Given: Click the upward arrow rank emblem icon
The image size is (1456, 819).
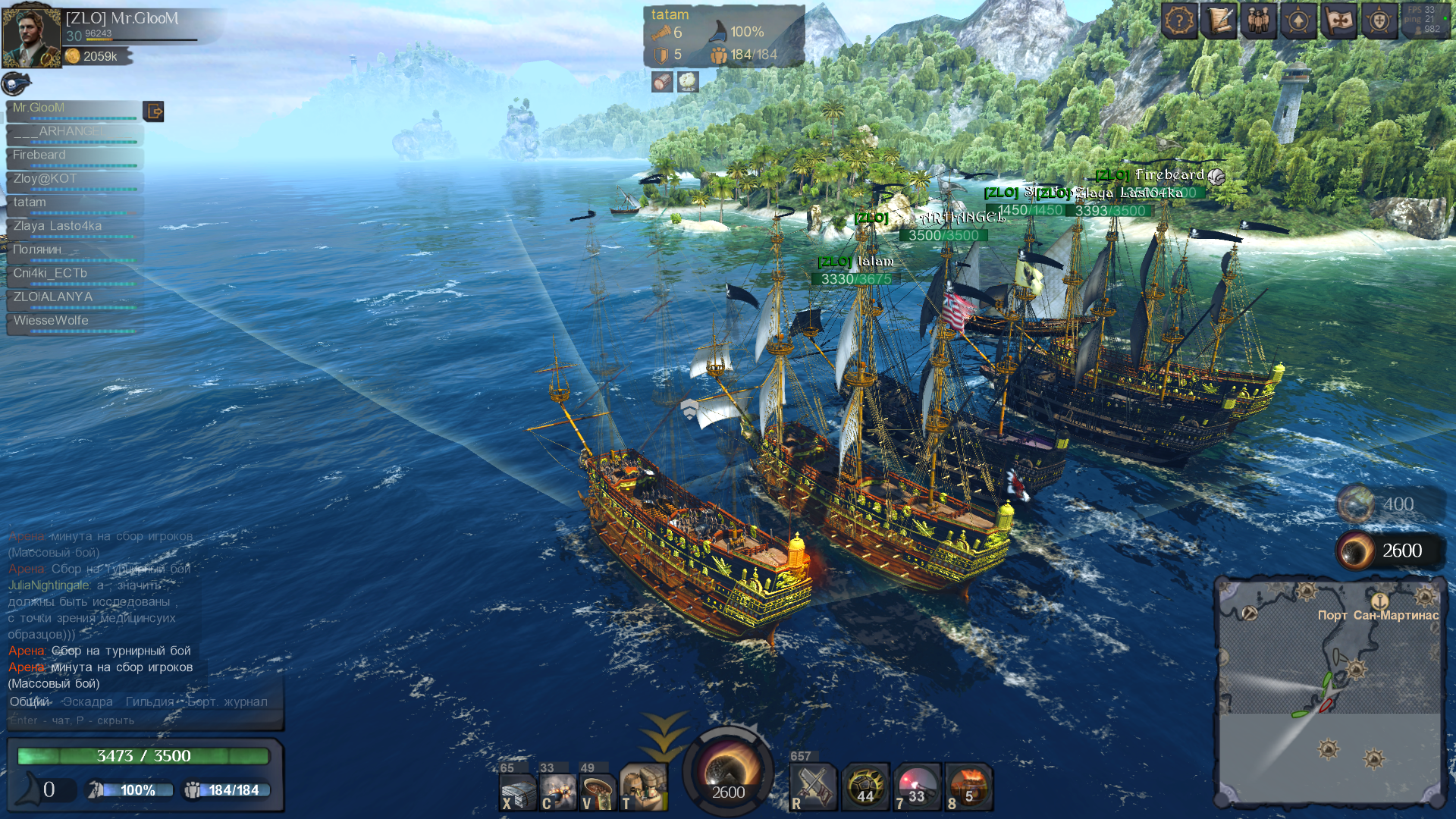Looking at the screenshot, I should pos(1298,21).
